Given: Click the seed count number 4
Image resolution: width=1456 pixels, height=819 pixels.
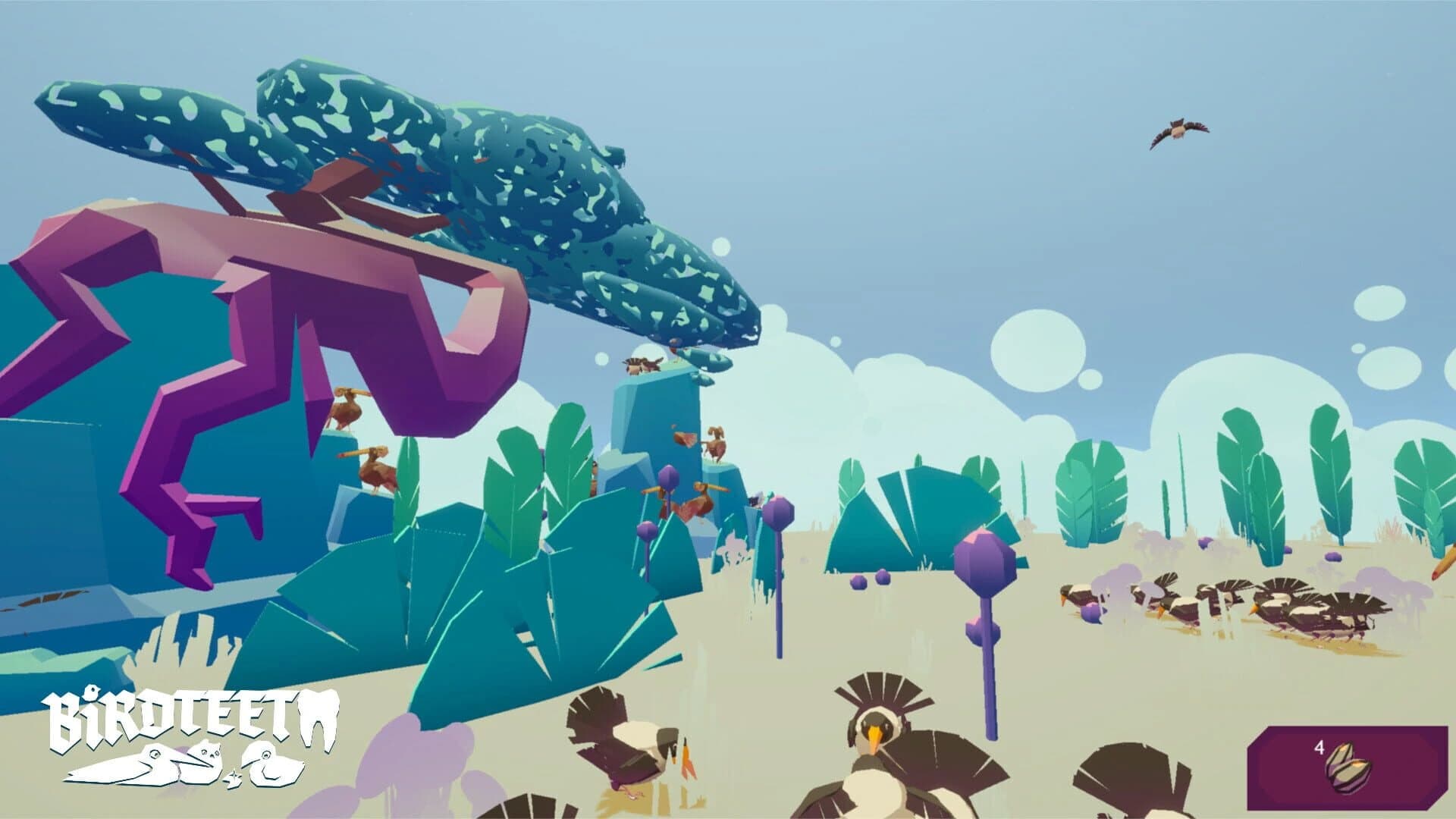Looking at the screenshot, I should coord(1319,749).
